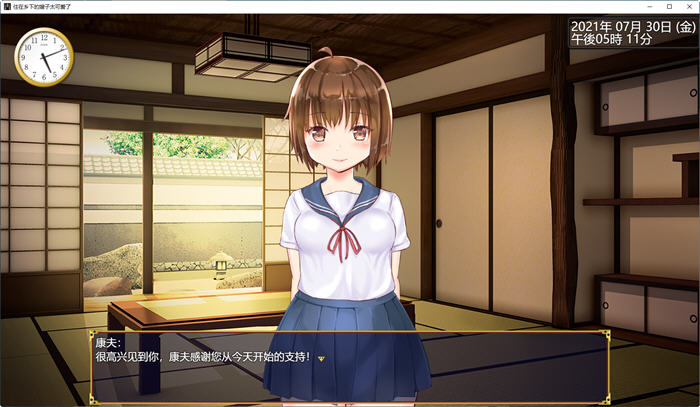The height and width of the screenshot is (407, 700).
Task: Advance the dialogue with the yellow arrow
Action: coord(321,358)
